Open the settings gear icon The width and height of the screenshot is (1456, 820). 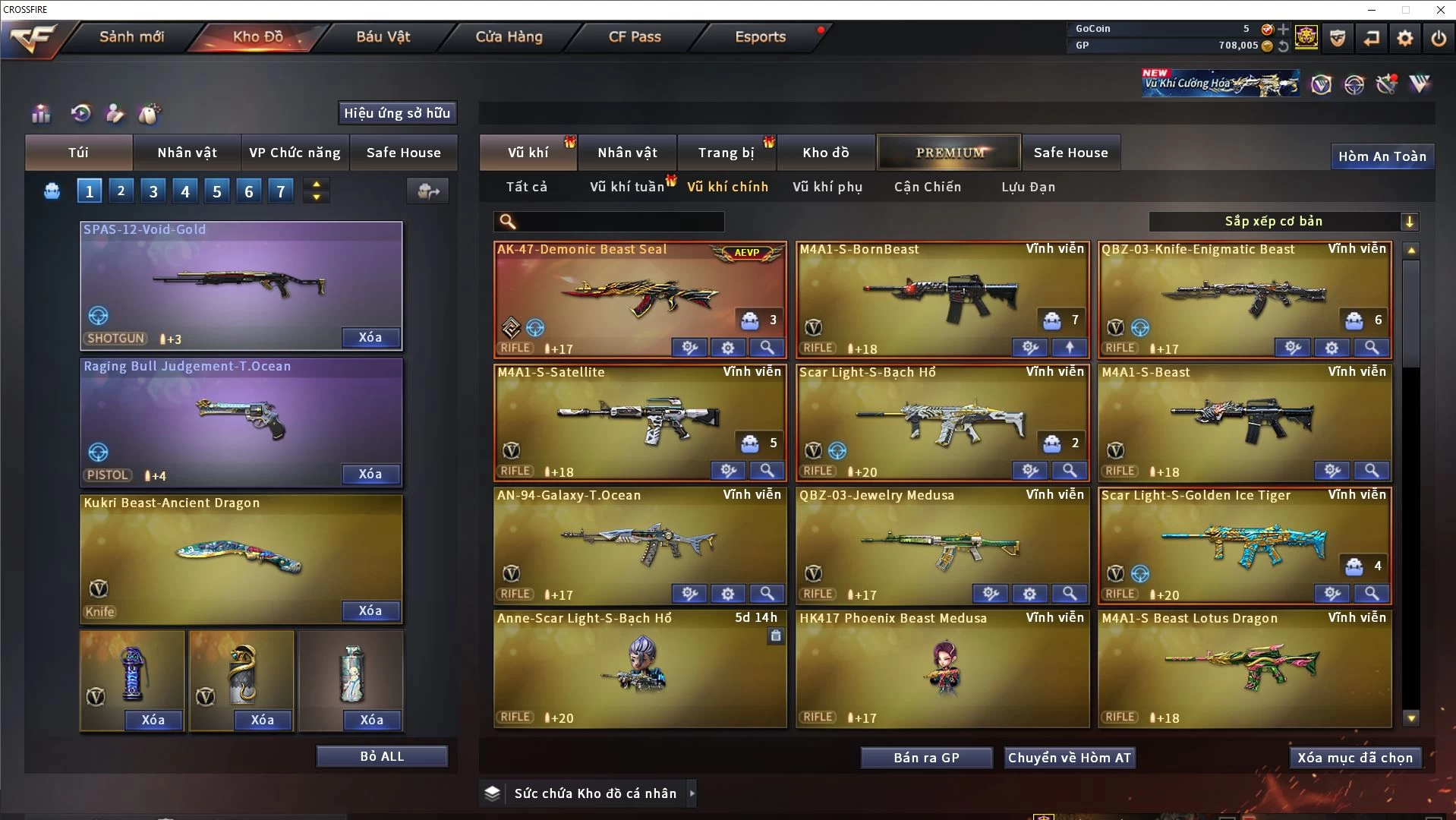point(1405,38)
